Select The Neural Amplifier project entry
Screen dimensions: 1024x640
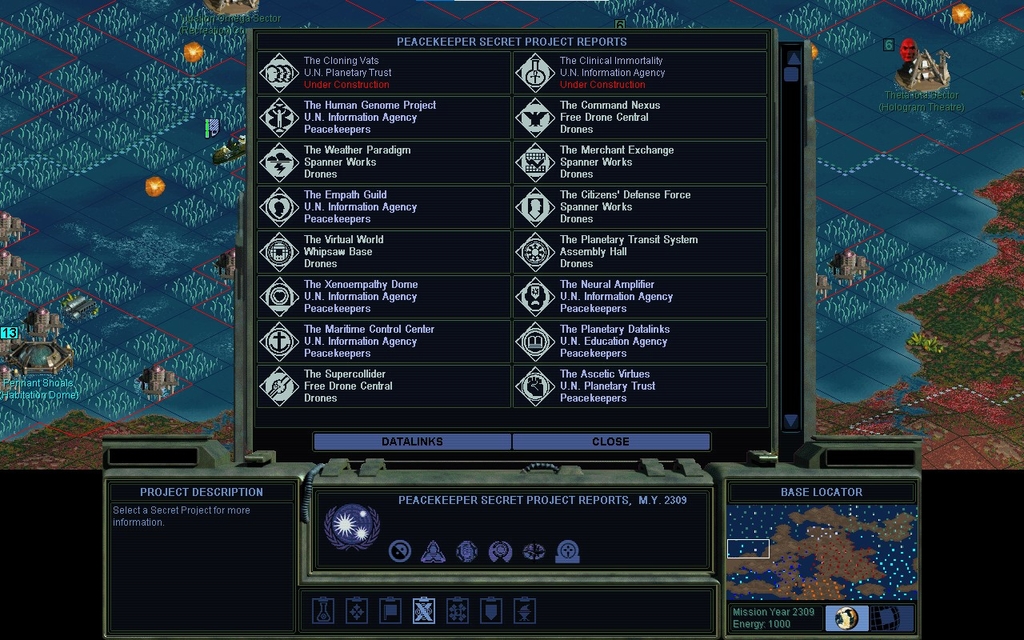(x=640, y=297)
